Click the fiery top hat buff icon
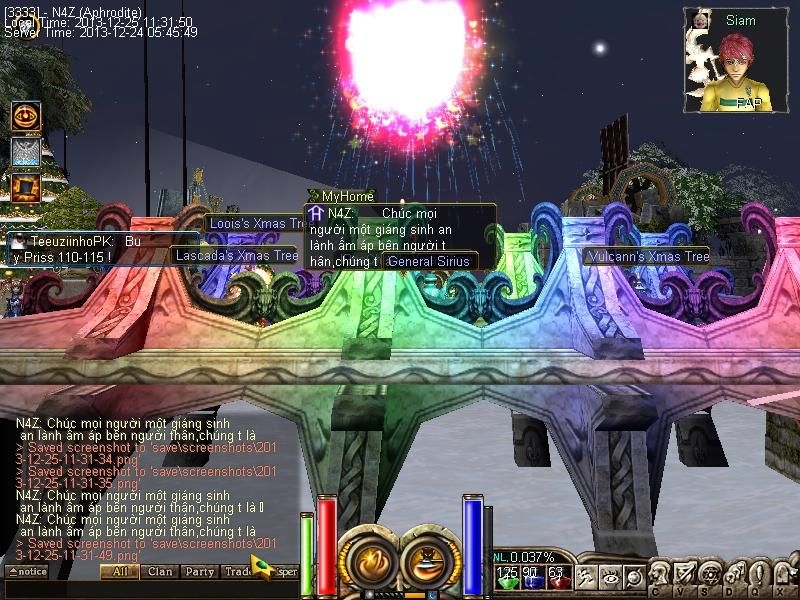Viewport: 800px width, 600px height. pos(26,187)
